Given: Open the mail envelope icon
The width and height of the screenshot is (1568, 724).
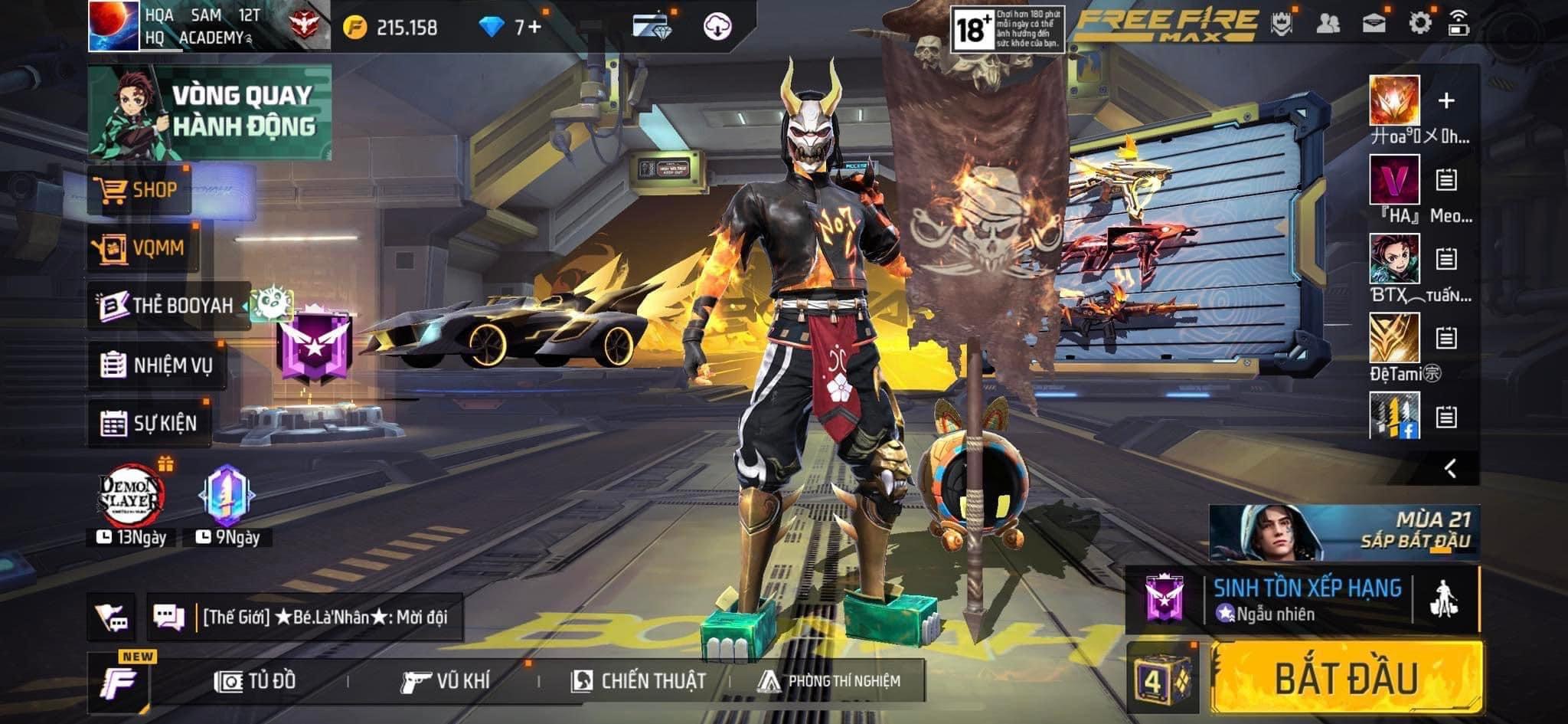Looking at the screenshot, I should click(1374, 23).
